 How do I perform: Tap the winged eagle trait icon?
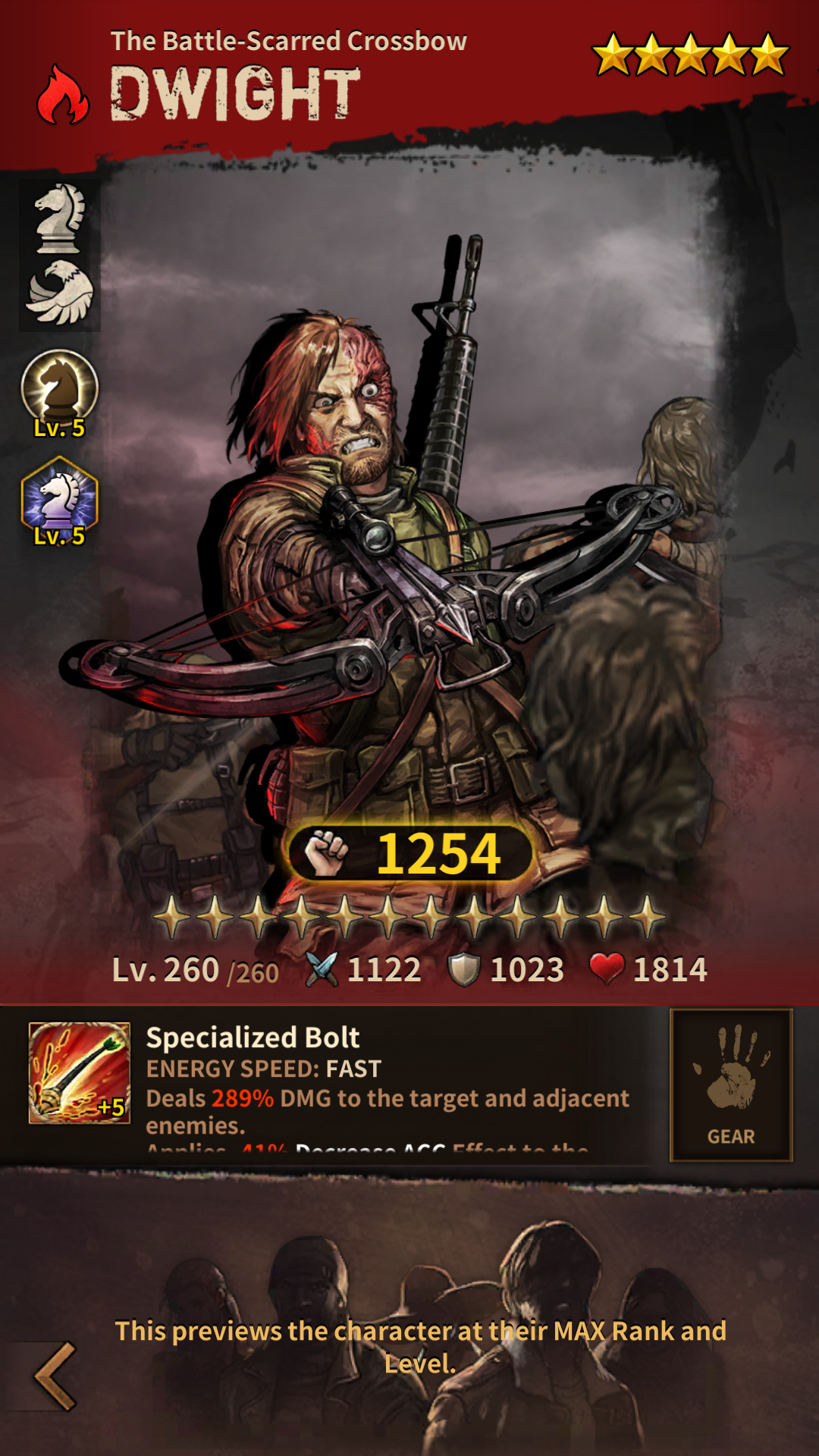[59, 292]
